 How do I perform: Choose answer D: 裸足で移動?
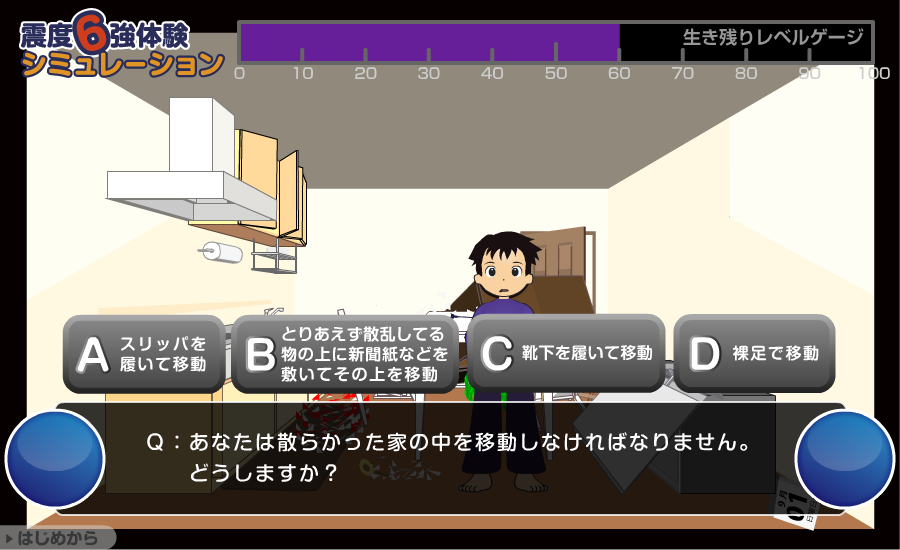pos(754,353)
